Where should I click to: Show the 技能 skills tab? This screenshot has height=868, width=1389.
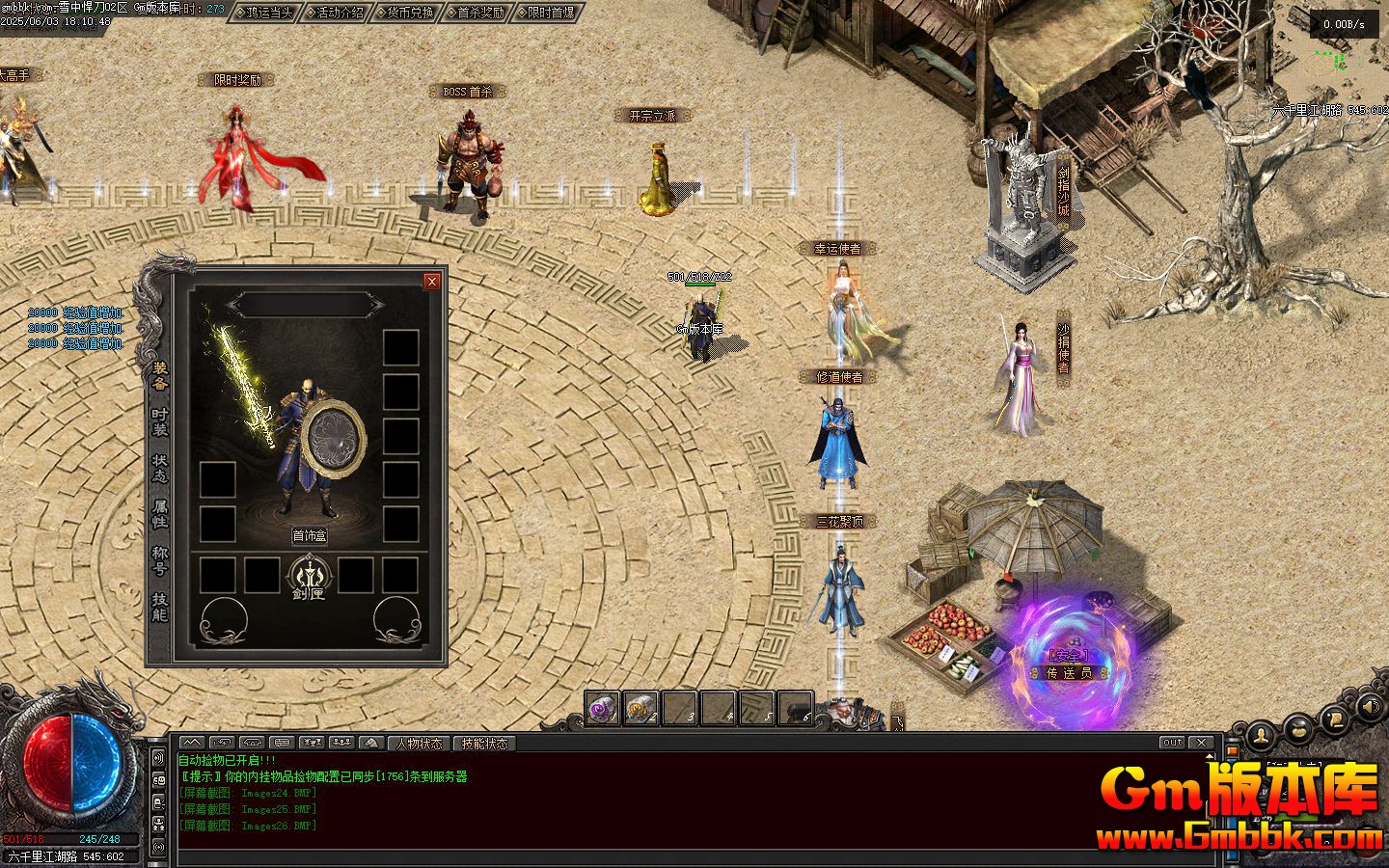(160, 606)
